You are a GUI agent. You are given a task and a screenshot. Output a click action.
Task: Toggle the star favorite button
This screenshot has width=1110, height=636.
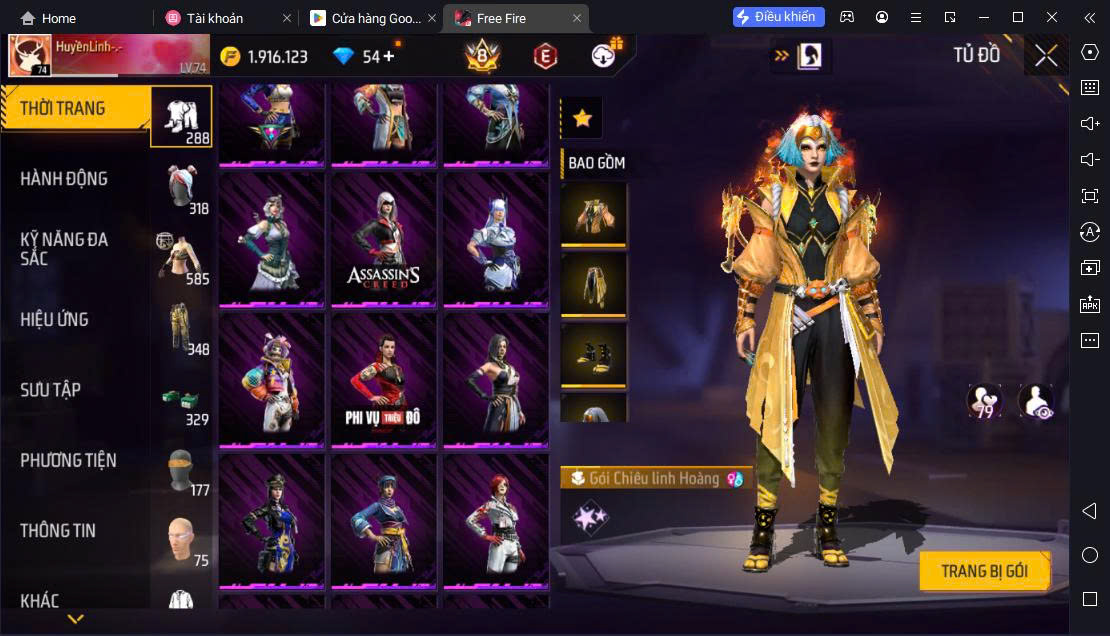click(x=582, y=119)
